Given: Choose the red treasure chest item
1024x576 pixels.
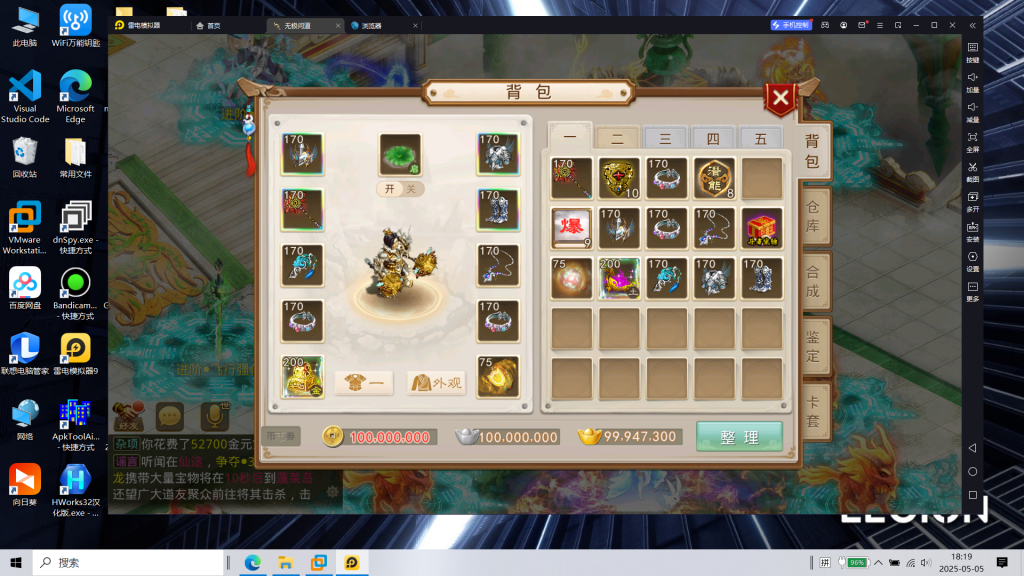Looking at the screenshot, I should pyautogui.click(x=762, y=227).
